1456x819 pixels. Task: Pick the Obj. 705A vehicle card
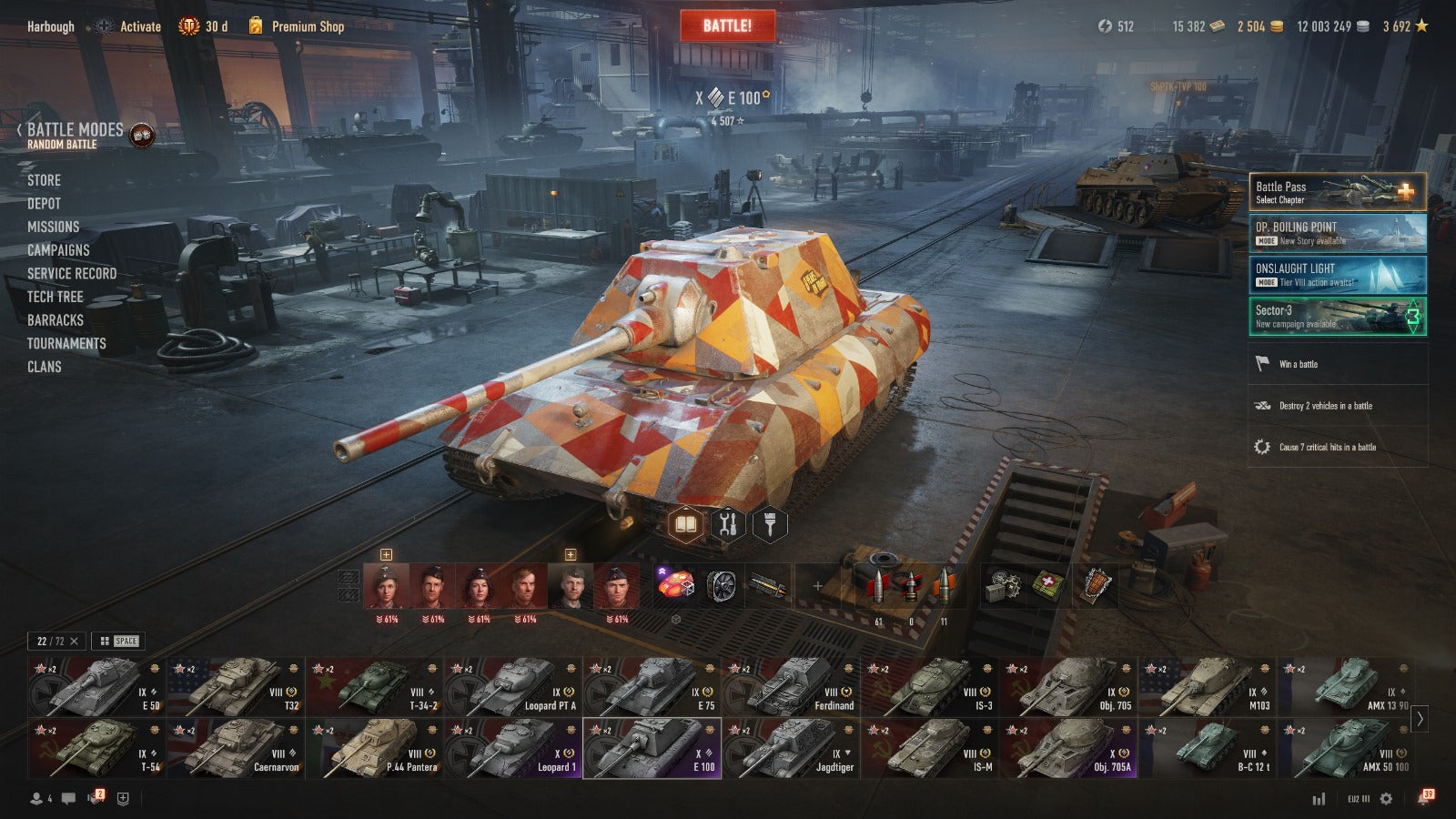(x=1068, y=749)
